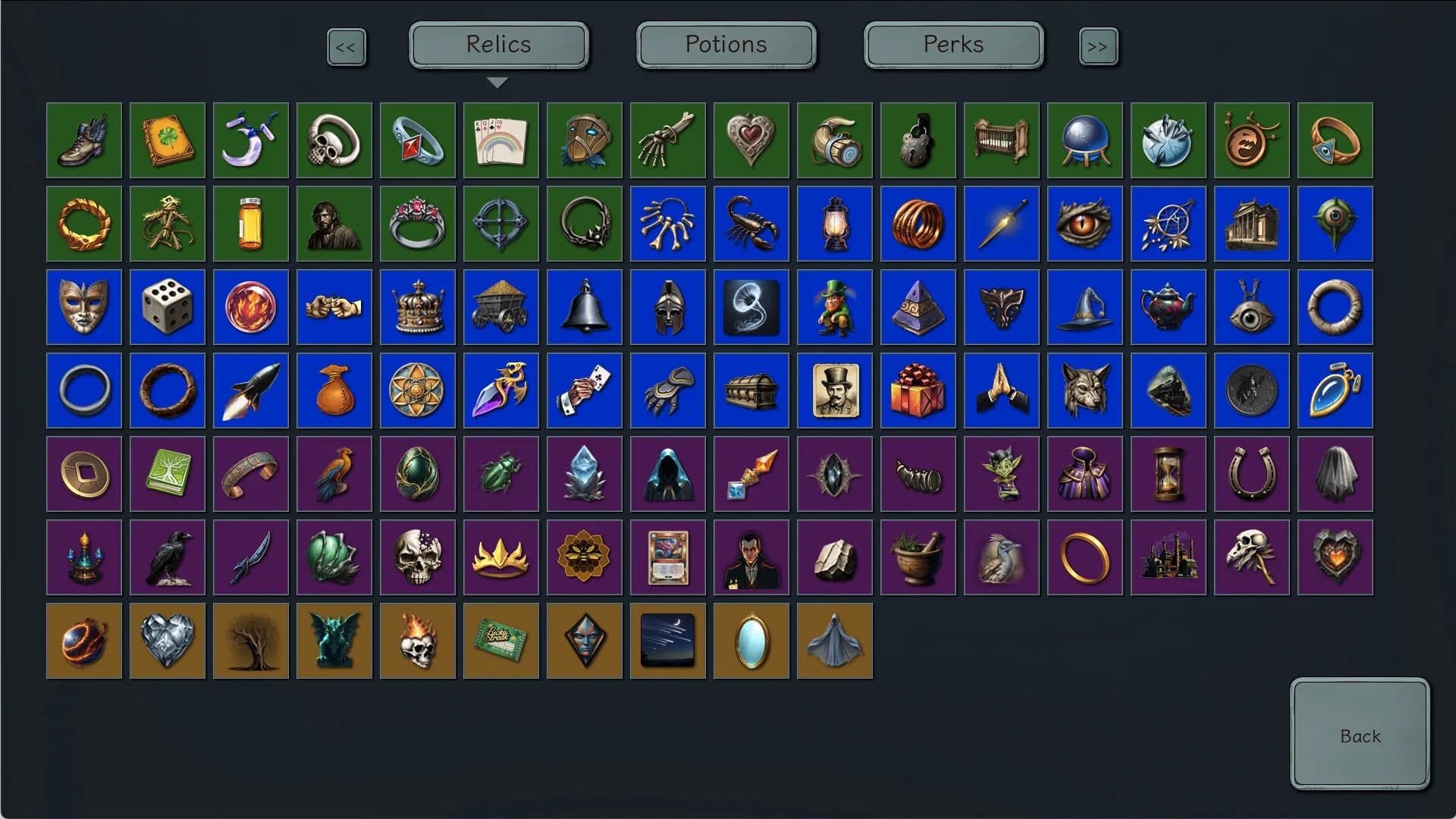Switch to the Potions tab
The width and height of the screenshot is (1456, 819).
[725, 45]
